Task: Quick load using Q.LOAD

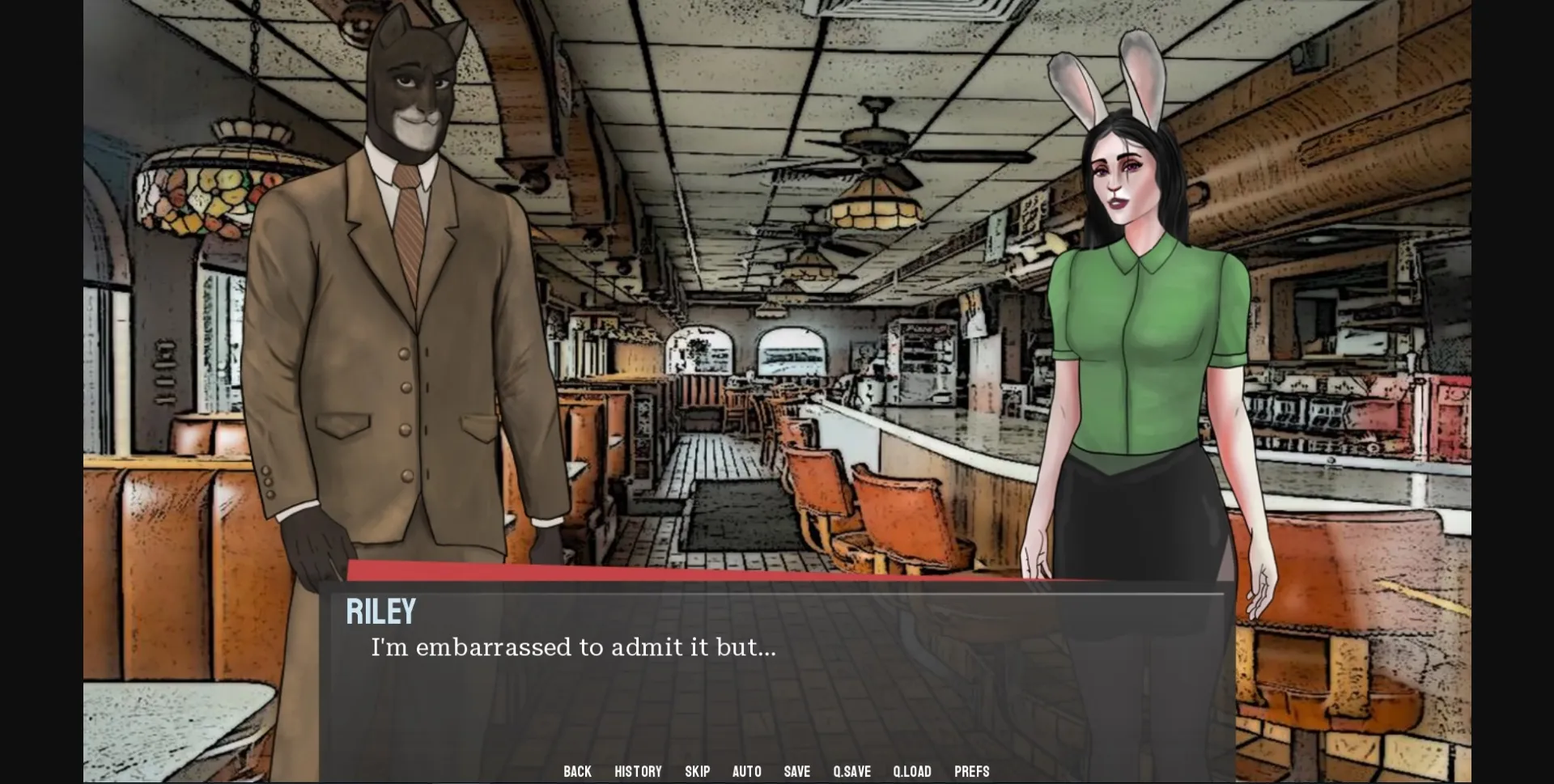Action: [x=911, y=771]
